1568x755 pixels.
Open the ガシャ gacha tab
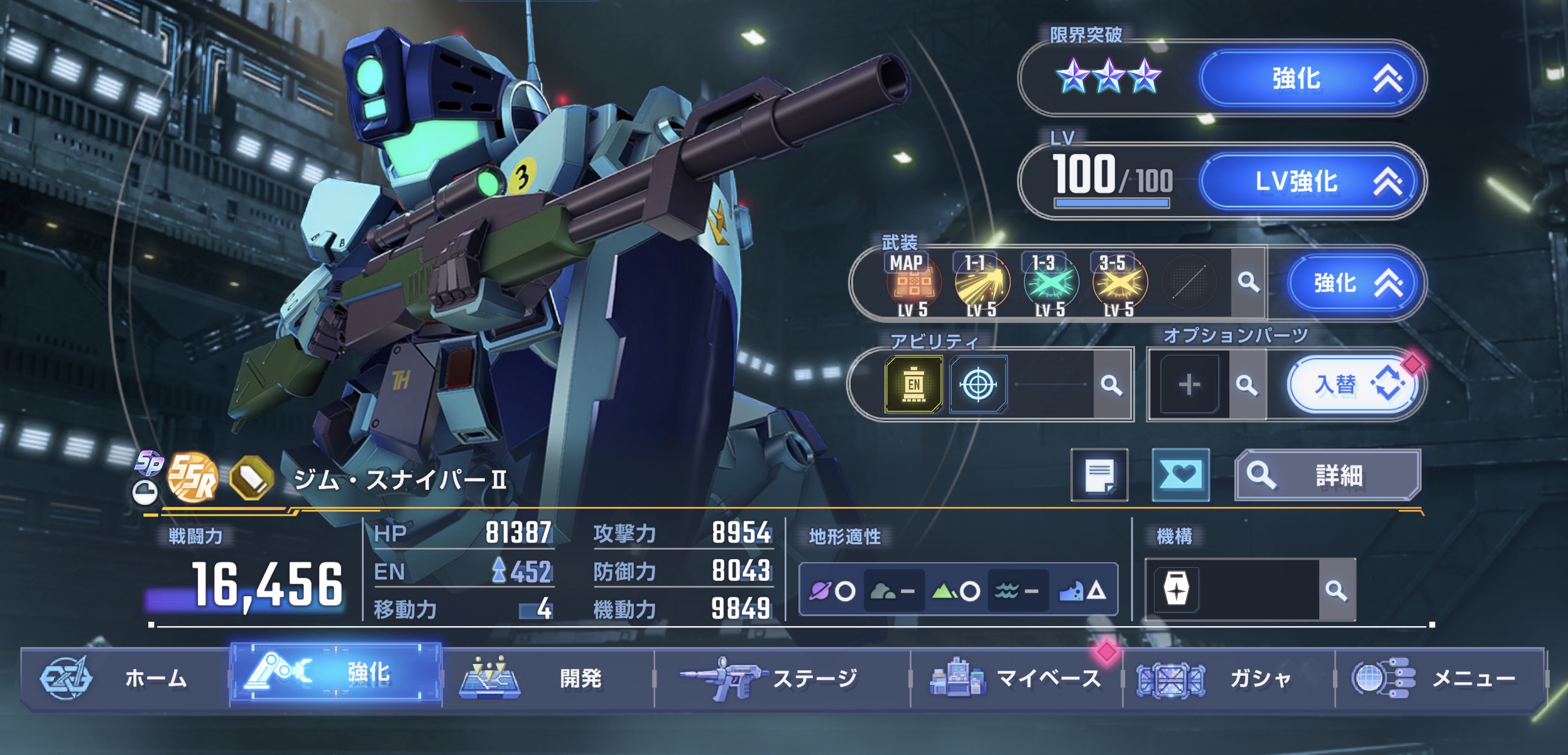click(x=1228, y=678)
